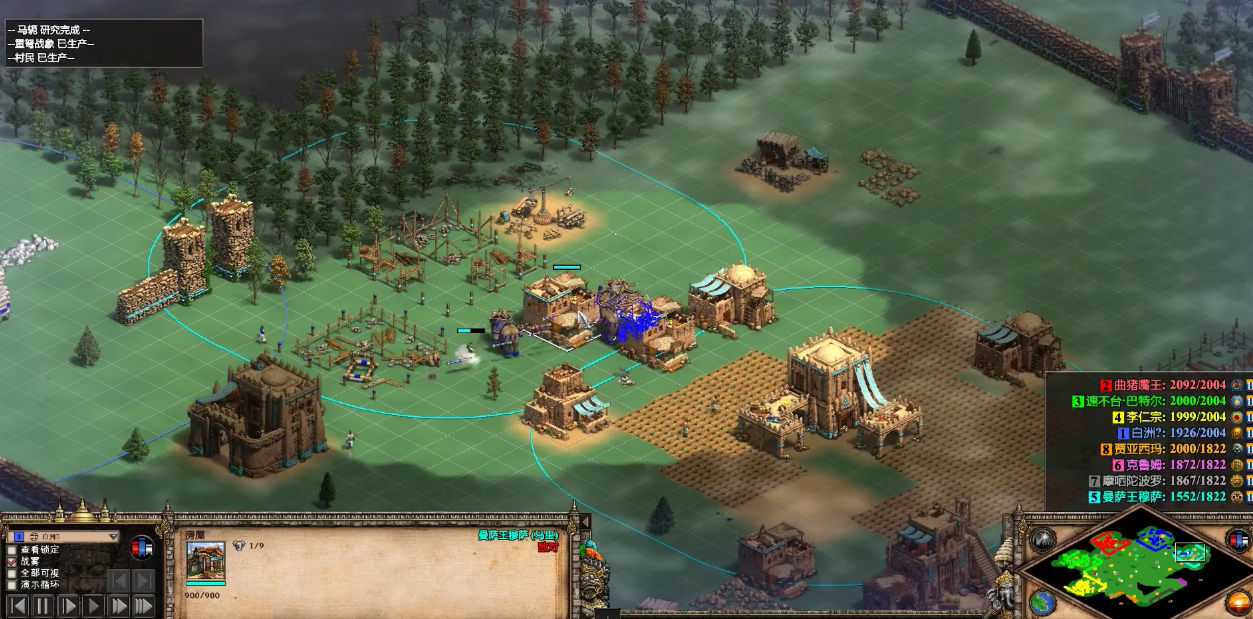Enable the 查看锁定 view lock checkbox
Viewport: 1253px width, 619px height.
(x=12, y=549)
